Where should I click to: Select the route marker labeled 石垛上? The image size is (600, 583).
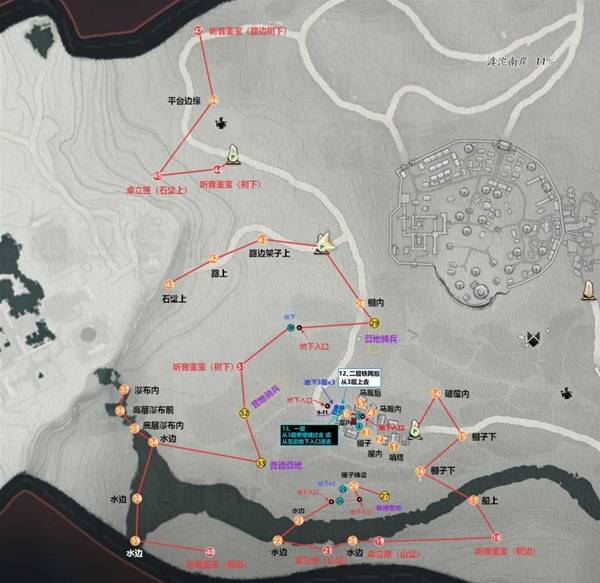pos(169,285)
